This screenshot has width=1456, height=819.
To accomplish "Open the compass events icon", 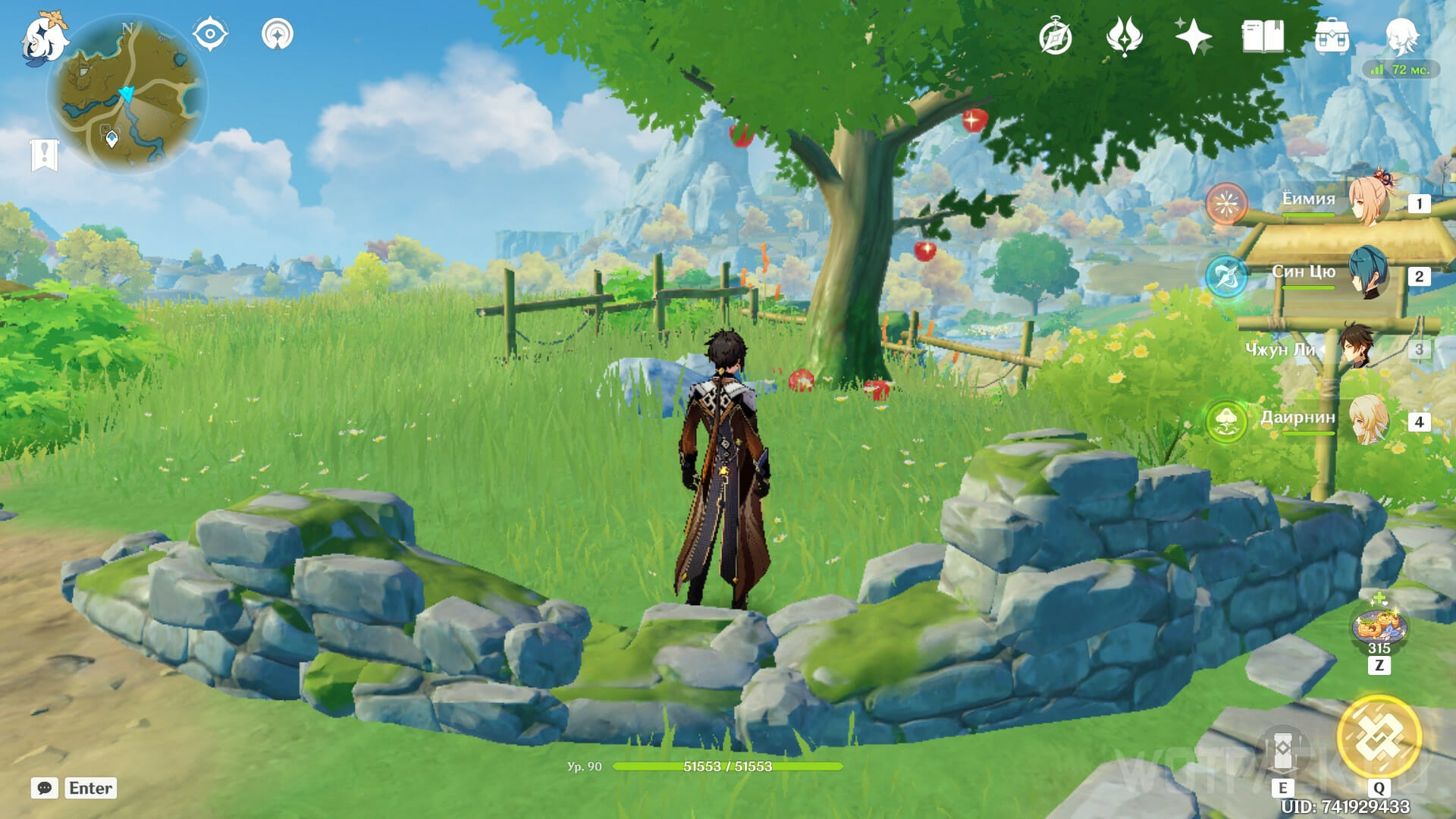I will click(1056, 37).
